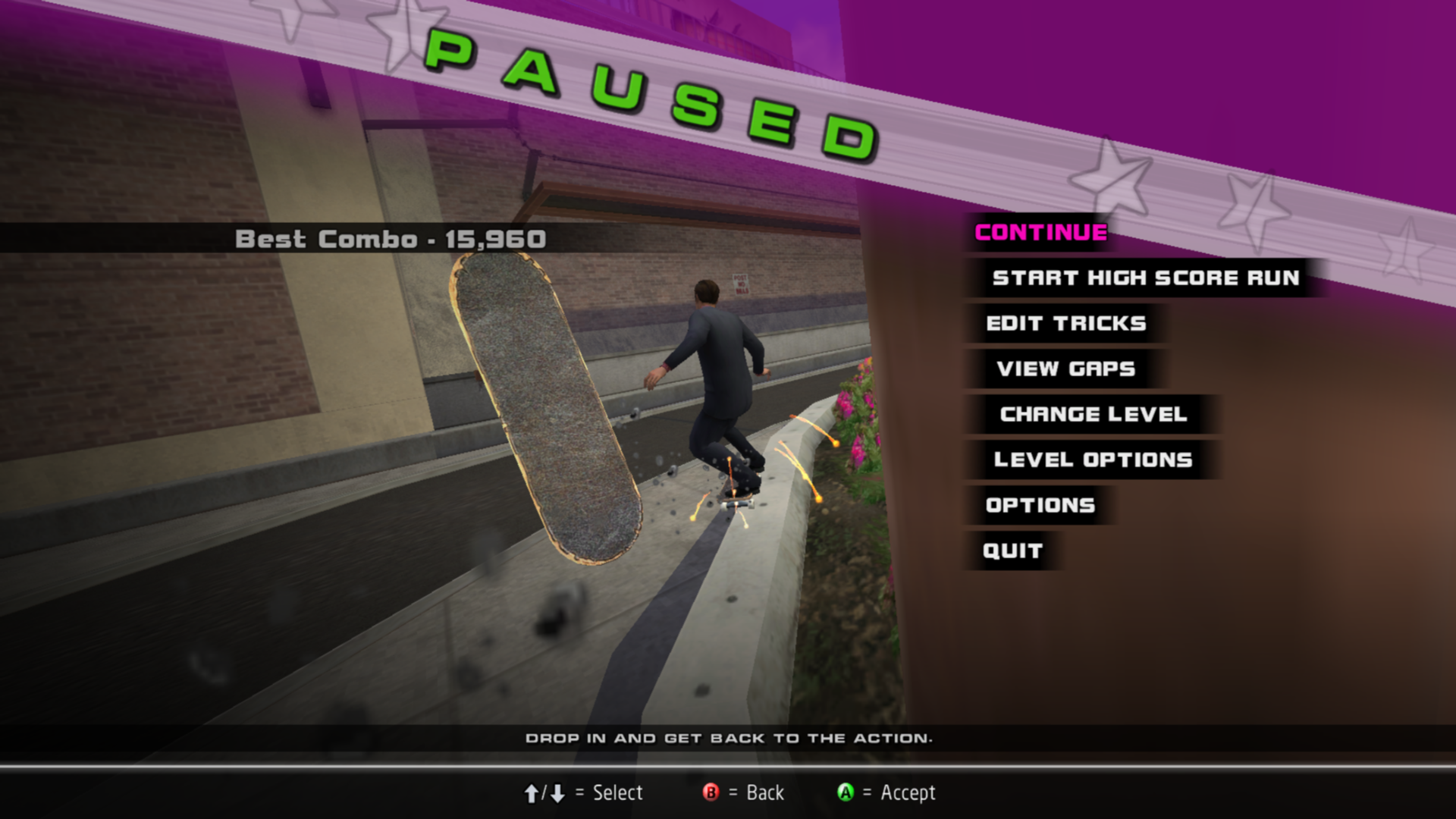Open the Edit Tricks menu
This screenshot has width=1456, height=819.
[x=1065, y=324]
